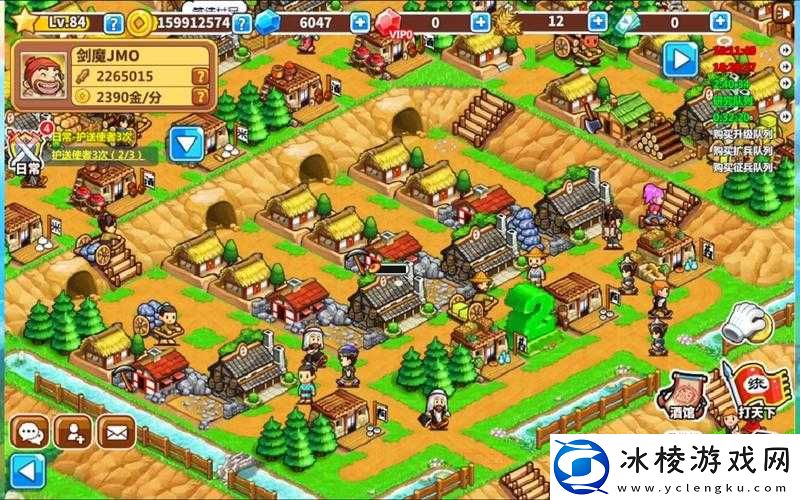Add more wheat with plus button
Image resolution: width=800 pixels, height=500 pixels.
[x=598, y=22]
